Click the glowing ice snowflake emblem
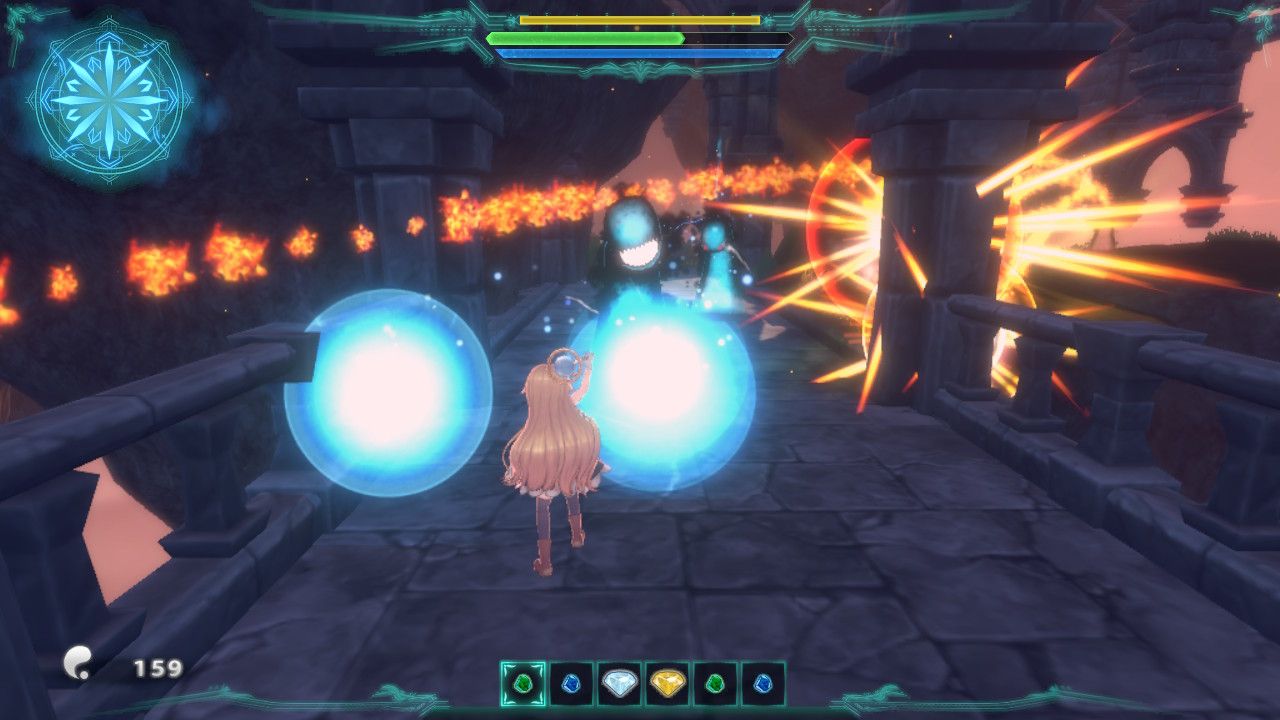The image size is (1280, 720). point(108,99)
